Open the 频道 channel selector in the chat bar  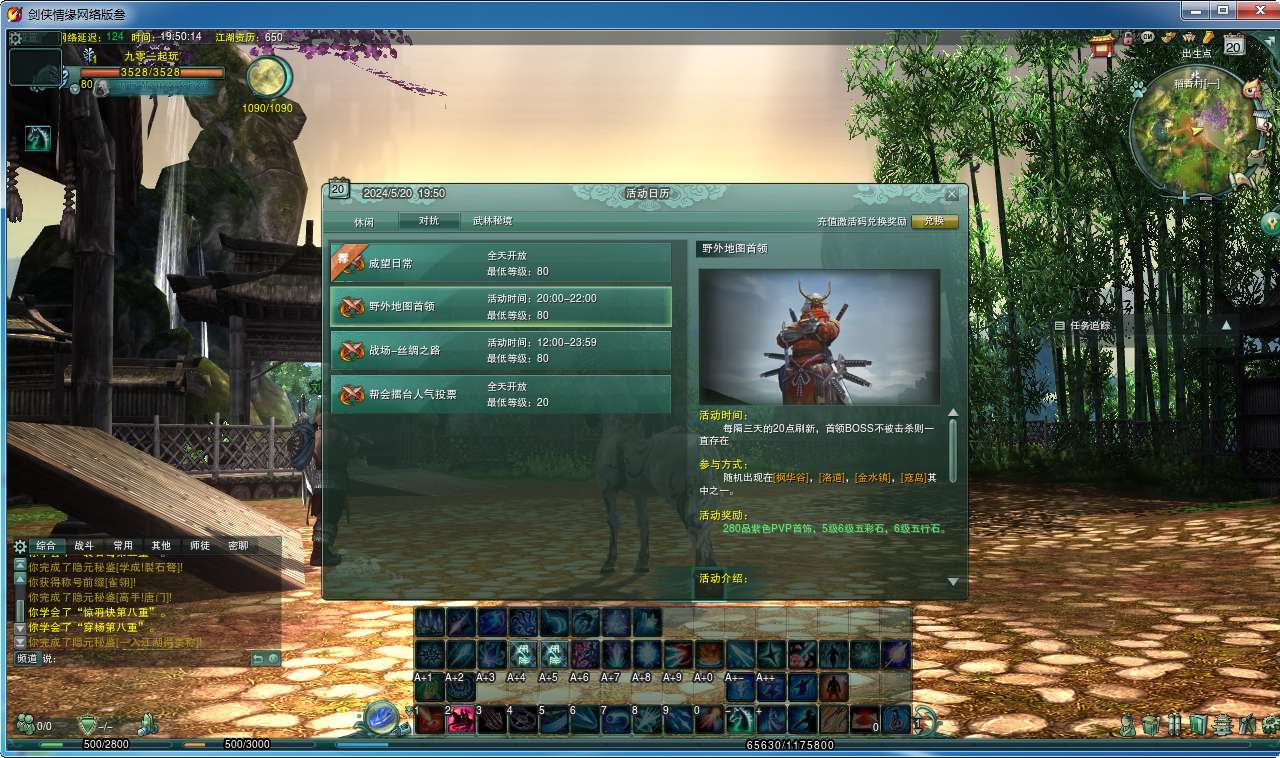pyautogui.click(x=27, y=659)
